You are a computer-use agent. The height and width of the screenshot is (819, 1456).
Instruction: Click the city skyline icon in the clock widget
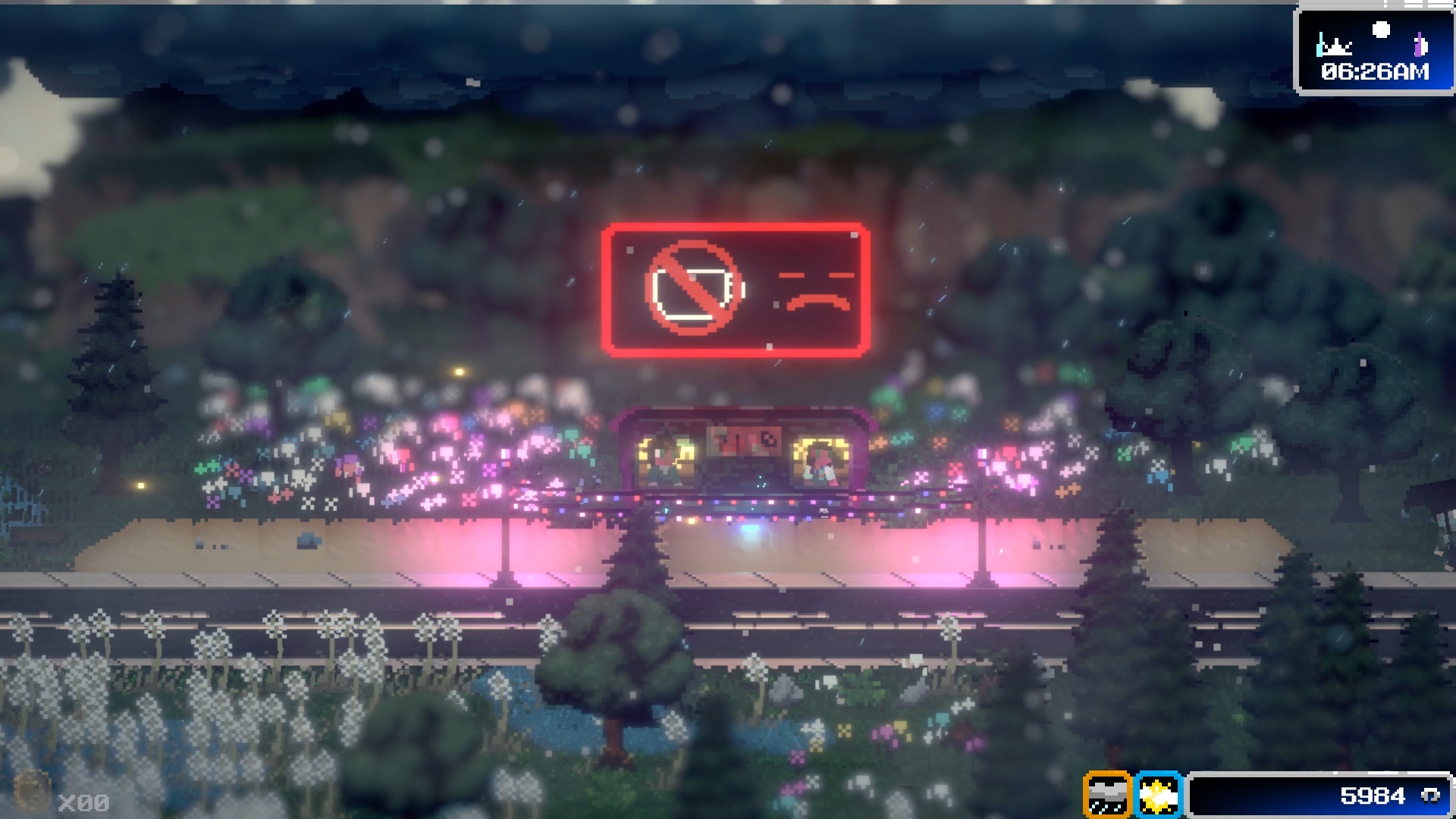click(1335, 47)
